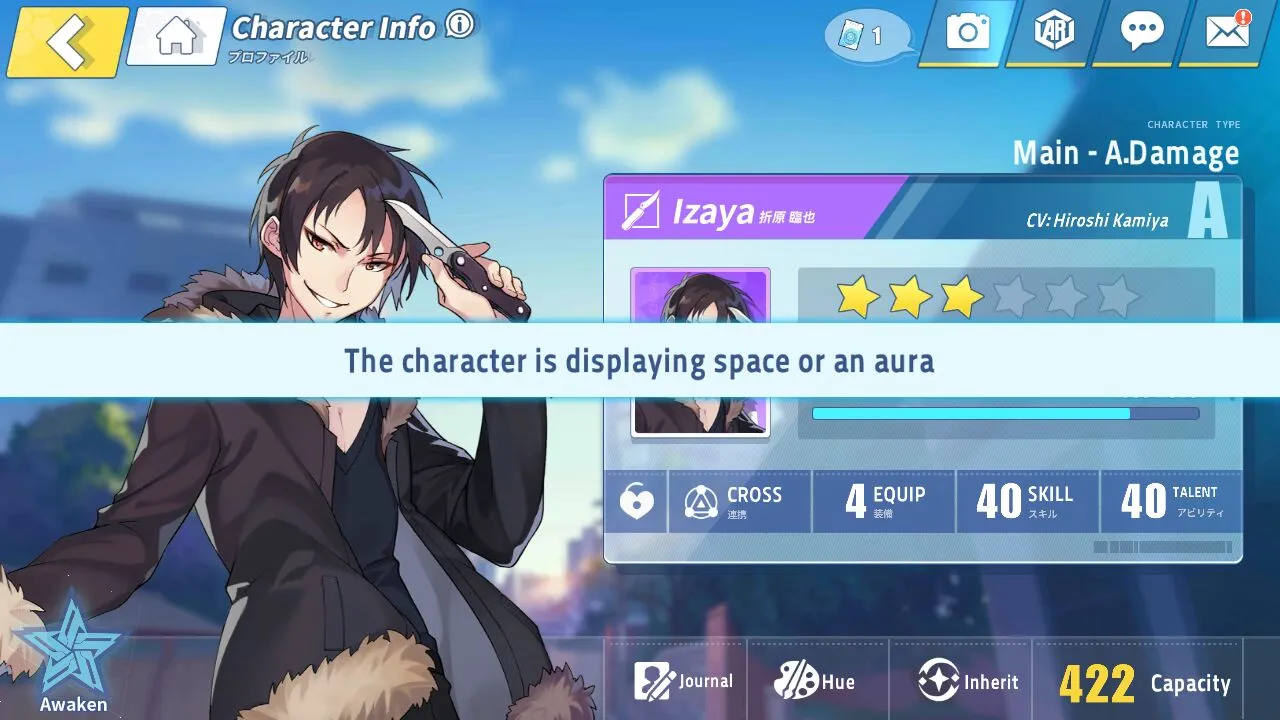The width and height of the screenshot is (1280, 720).
Task: Open the camera screenshot mode
Action: click(967, 33)
